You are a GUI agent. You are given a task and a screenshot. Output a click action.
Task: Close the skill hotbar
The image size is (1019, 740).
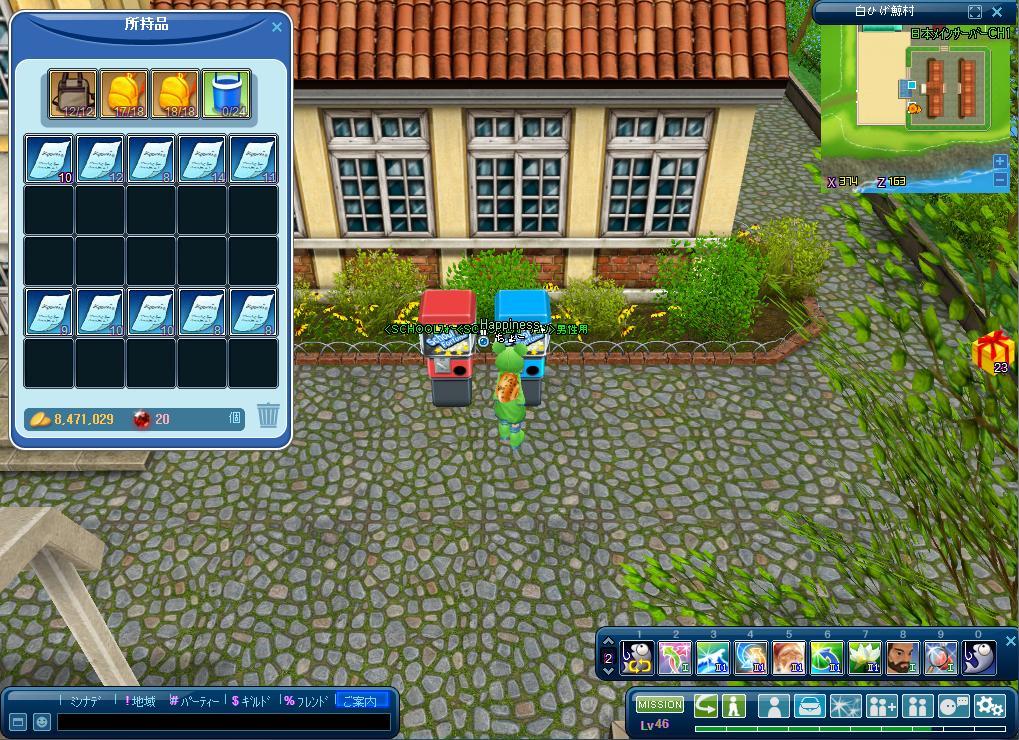[x=1010, y=641]
